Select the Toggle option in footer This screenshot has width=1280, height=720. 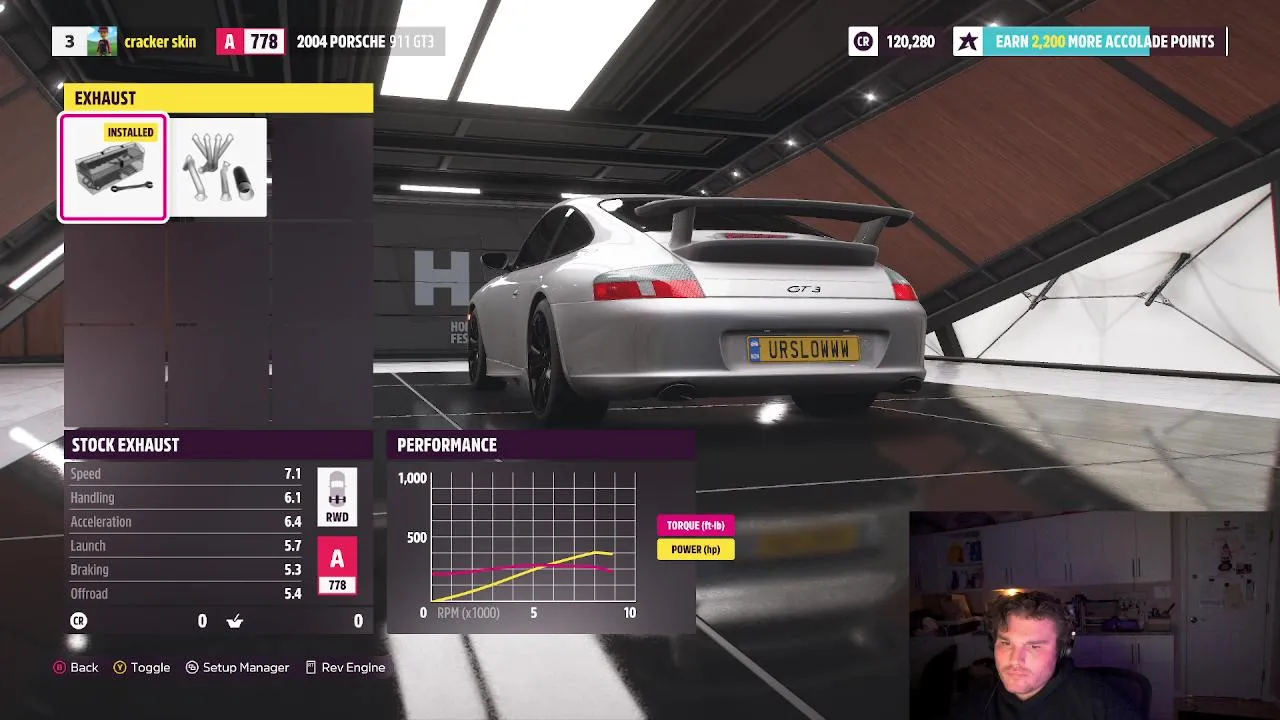click(142, 667)
